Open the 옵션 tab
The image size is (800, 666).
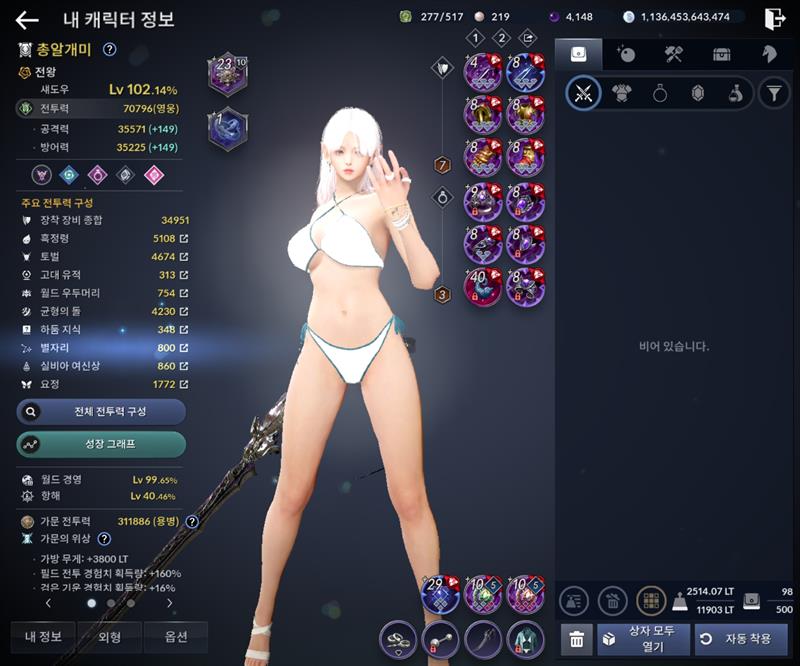pos(175,637)
